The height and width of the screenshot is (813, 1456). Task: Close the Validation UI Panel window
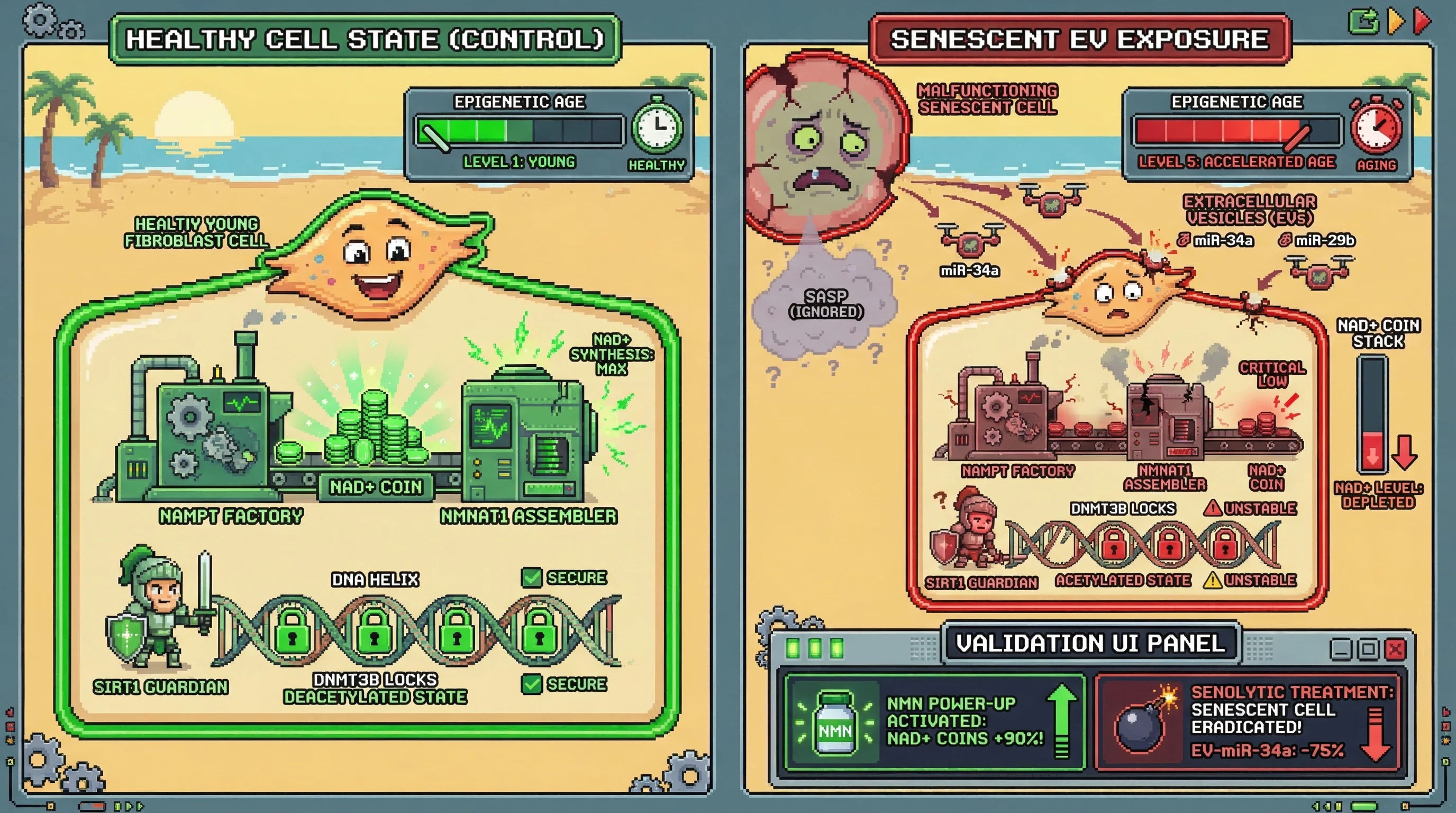click(1395, 649)
